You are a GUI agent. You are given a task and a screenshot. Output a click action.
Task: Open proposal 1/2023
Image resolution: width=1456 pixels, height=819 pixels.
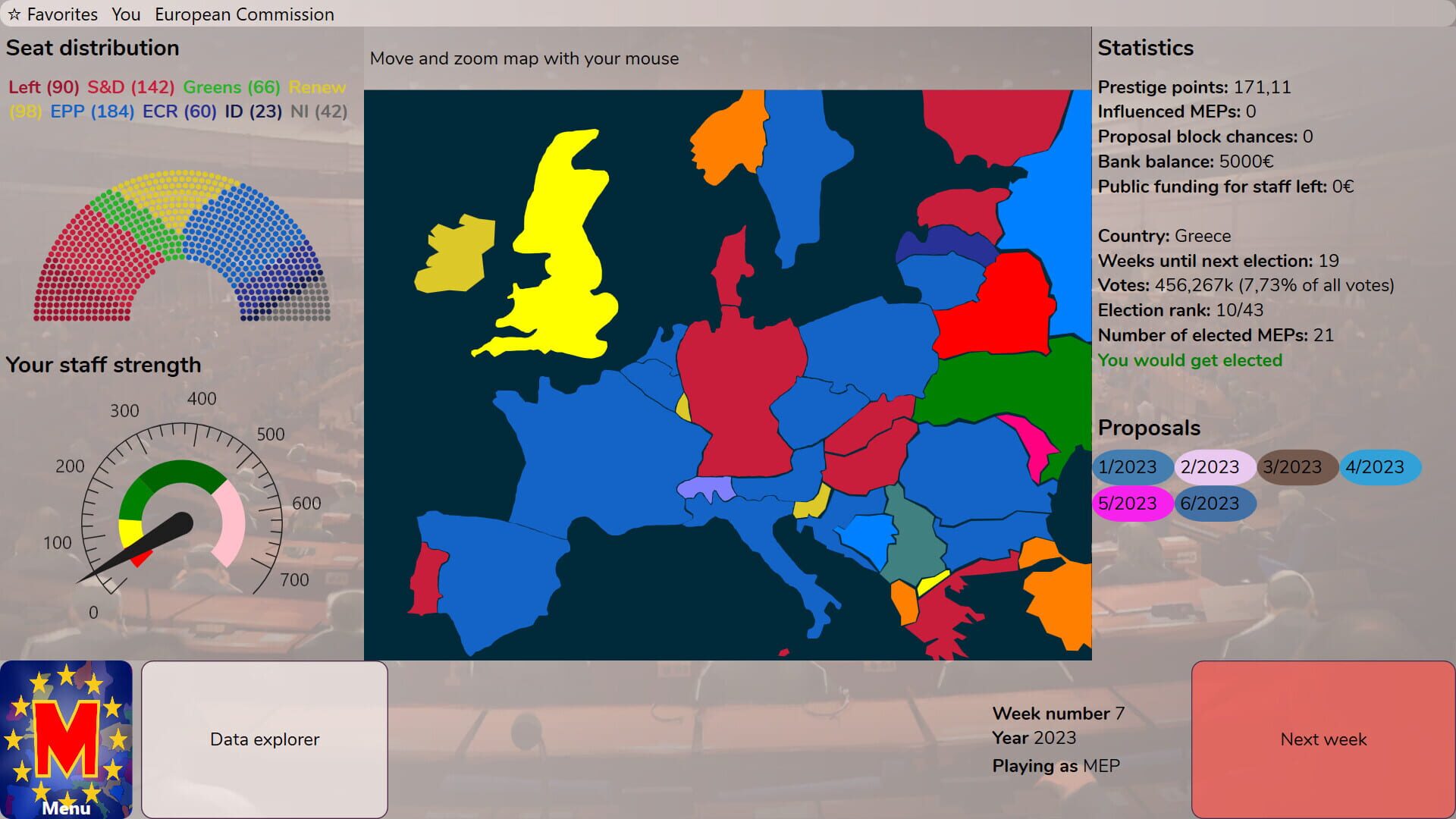(x=1131, y=467)
